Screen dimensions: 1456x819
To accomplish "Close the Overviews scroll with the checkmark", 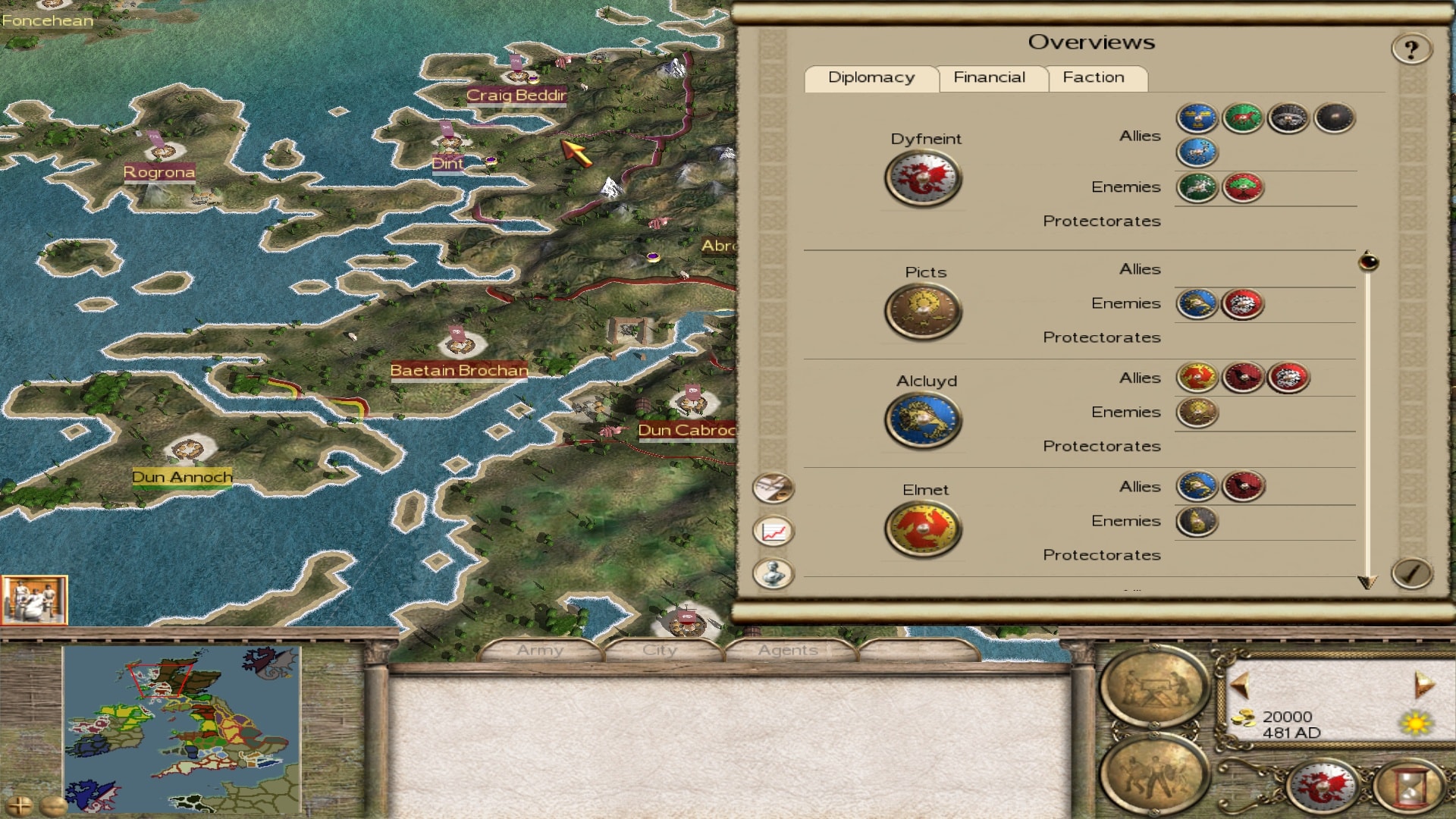I will (1411, 573).
